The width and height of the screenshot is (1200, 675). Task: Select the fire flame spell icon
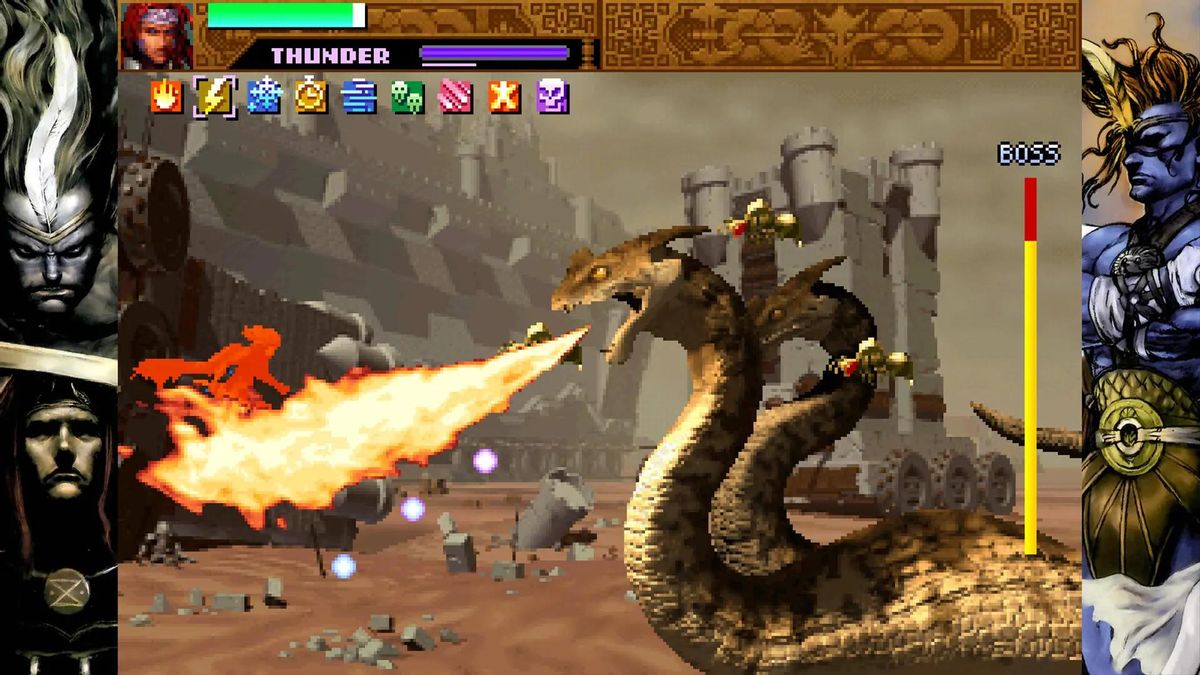[x=166, y=96]
